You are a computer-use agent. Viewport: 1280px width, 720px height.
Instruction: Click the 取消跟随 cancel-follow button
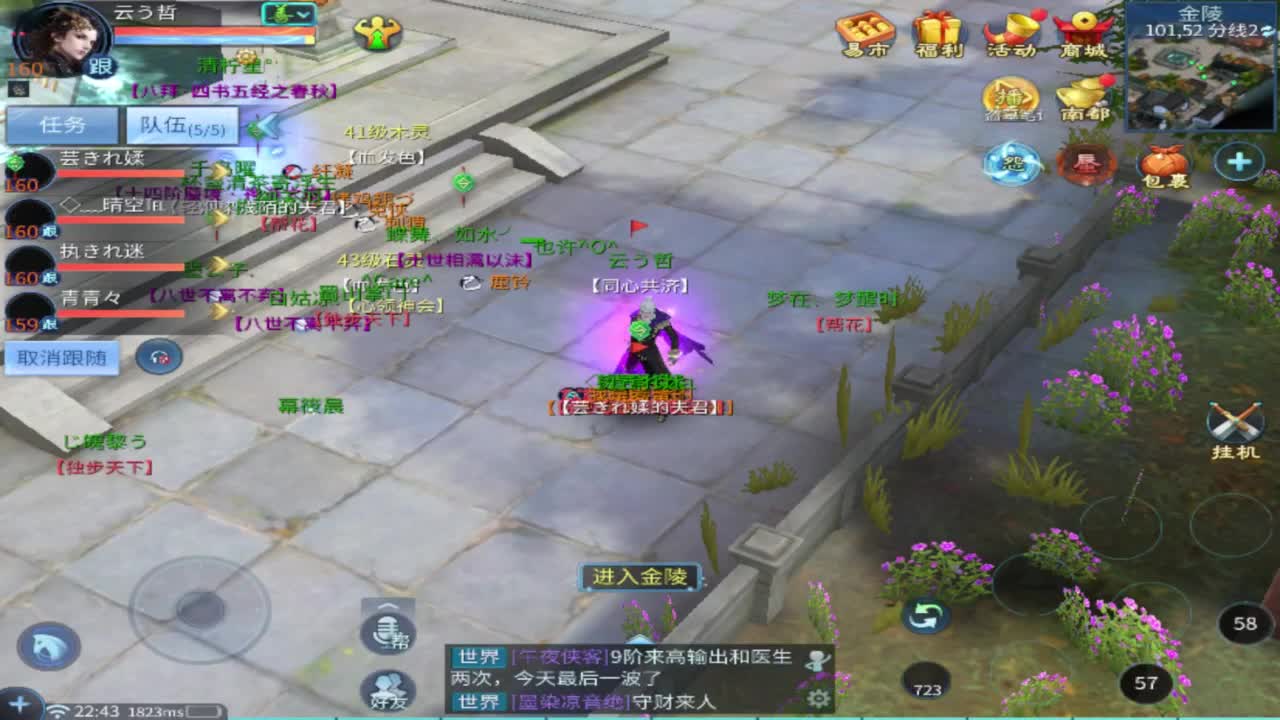(60, 356)
